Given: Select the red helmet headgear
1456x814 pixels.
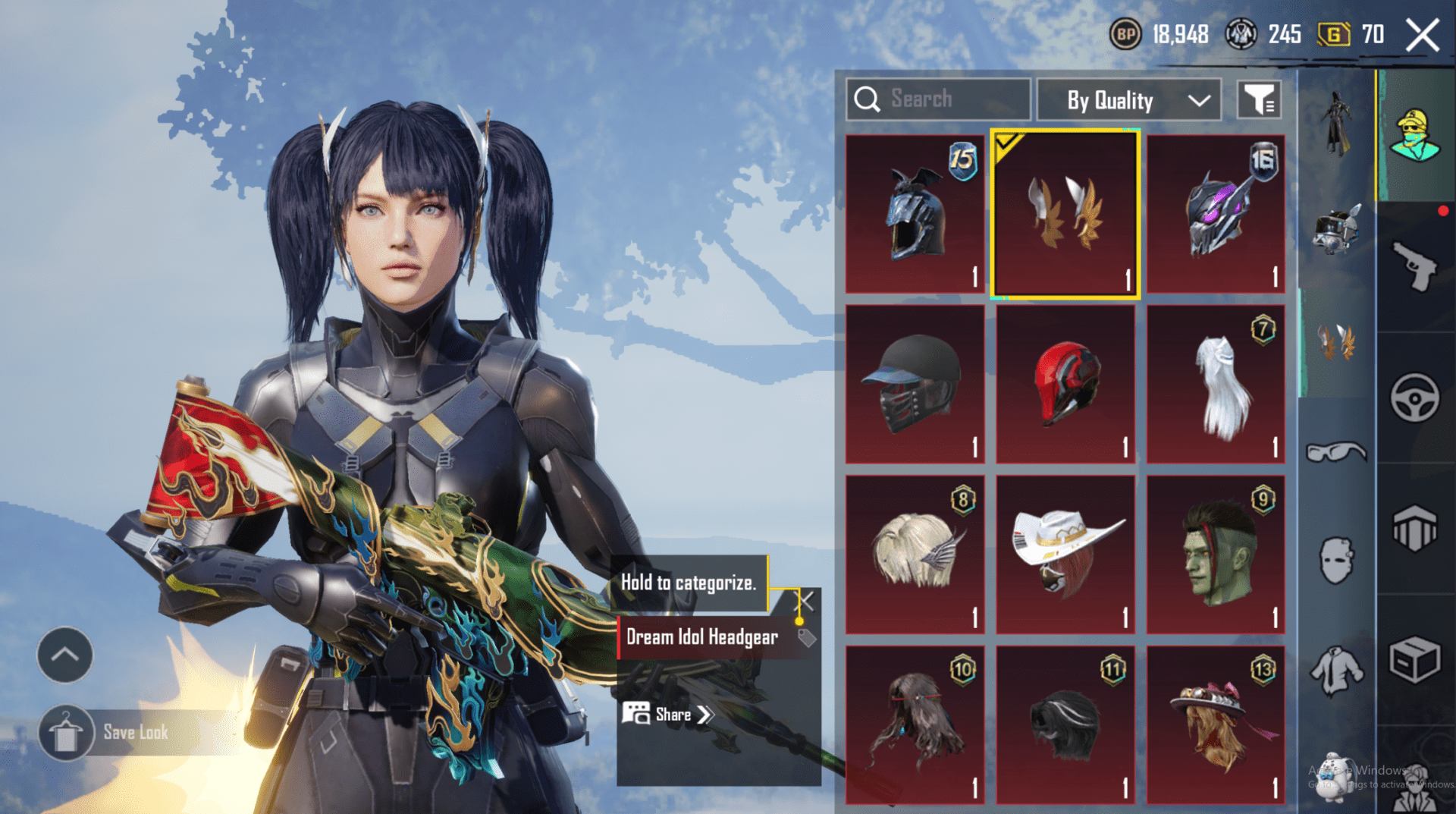Looking at the screenshot, I should (x=1065, y=384).
